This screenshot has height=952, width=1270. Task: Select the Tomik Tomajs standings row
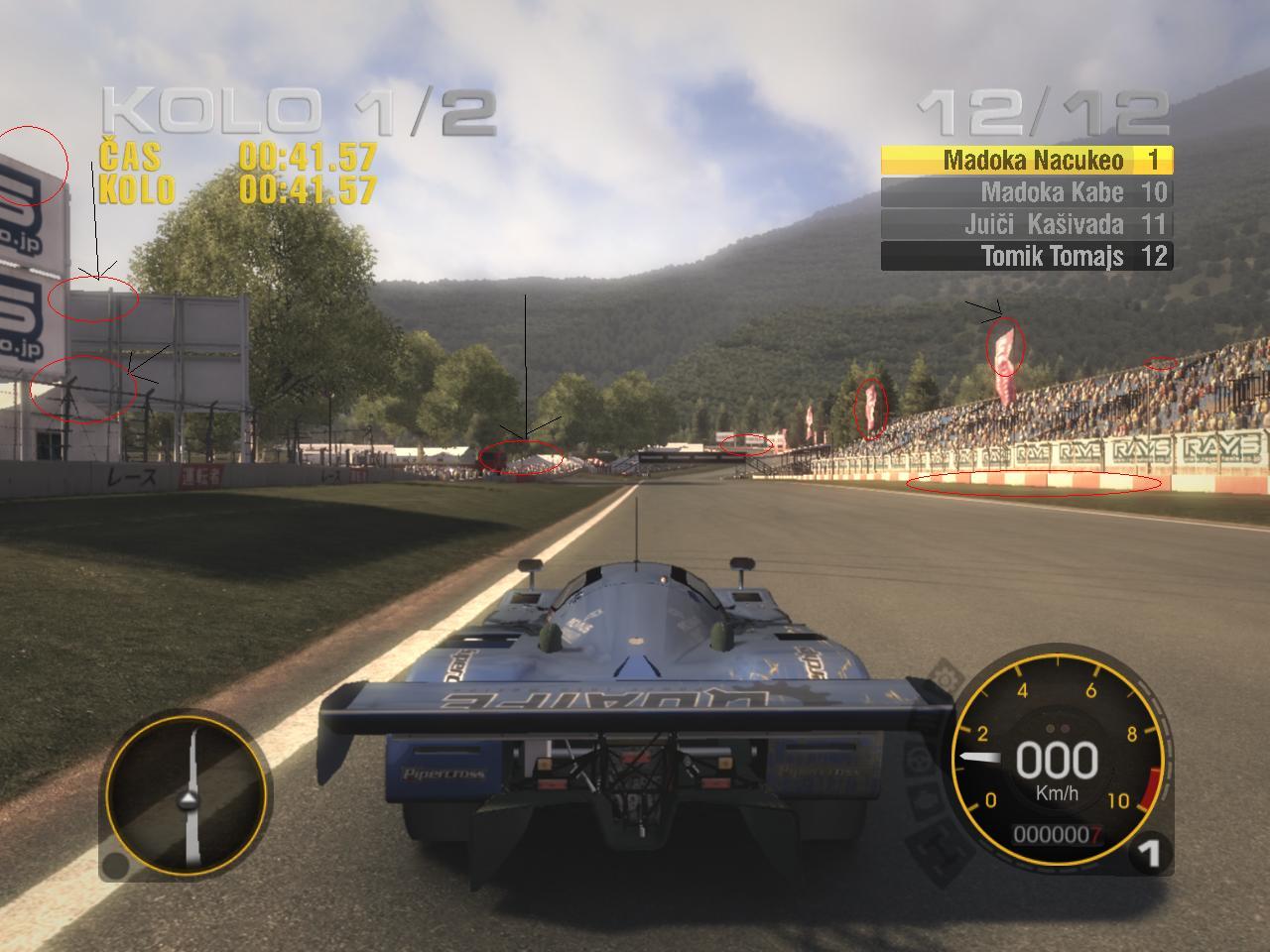(1026, 256)
